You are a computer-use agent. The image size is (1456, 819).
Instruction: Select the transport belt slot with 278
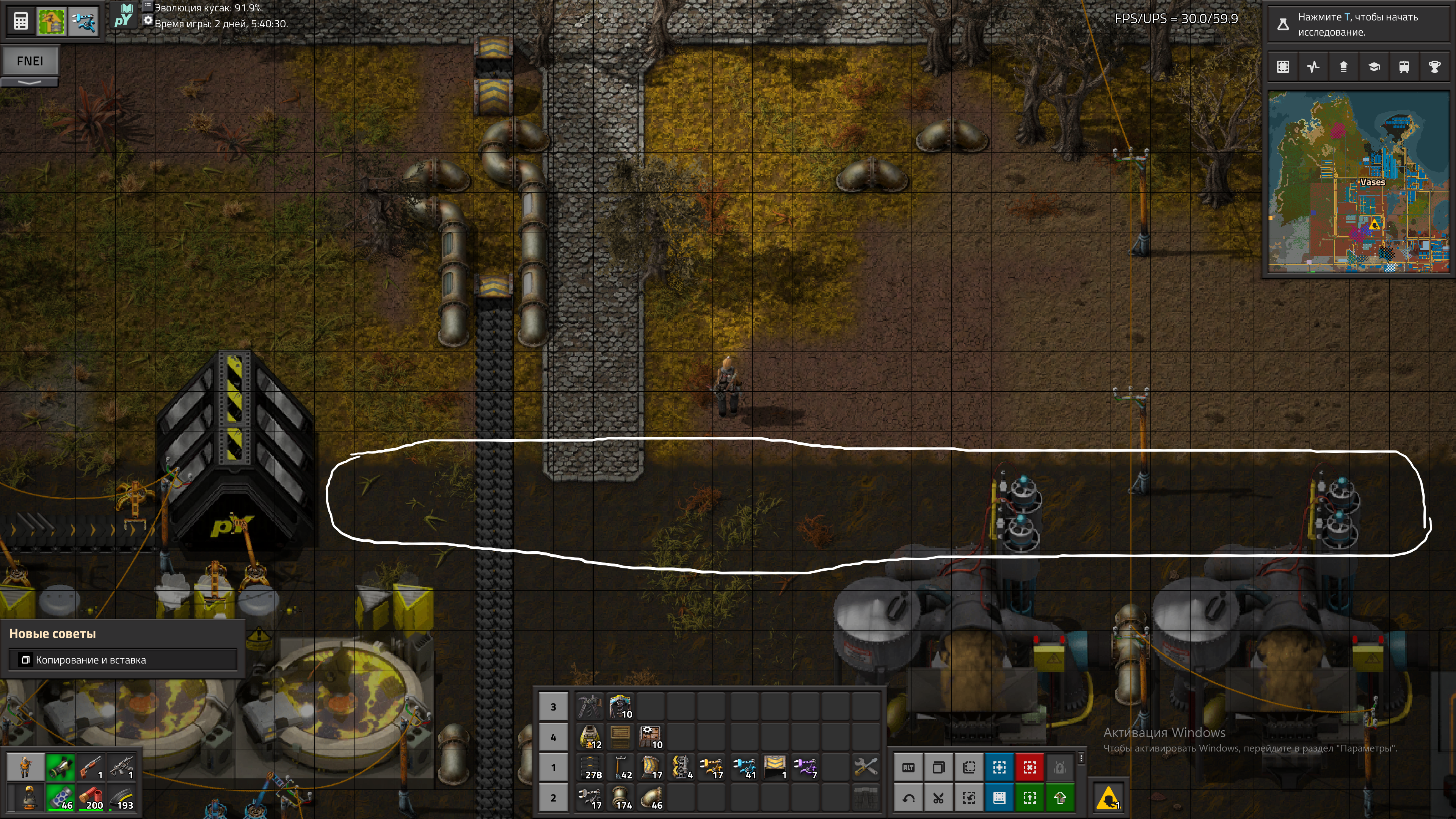point(590,767)
